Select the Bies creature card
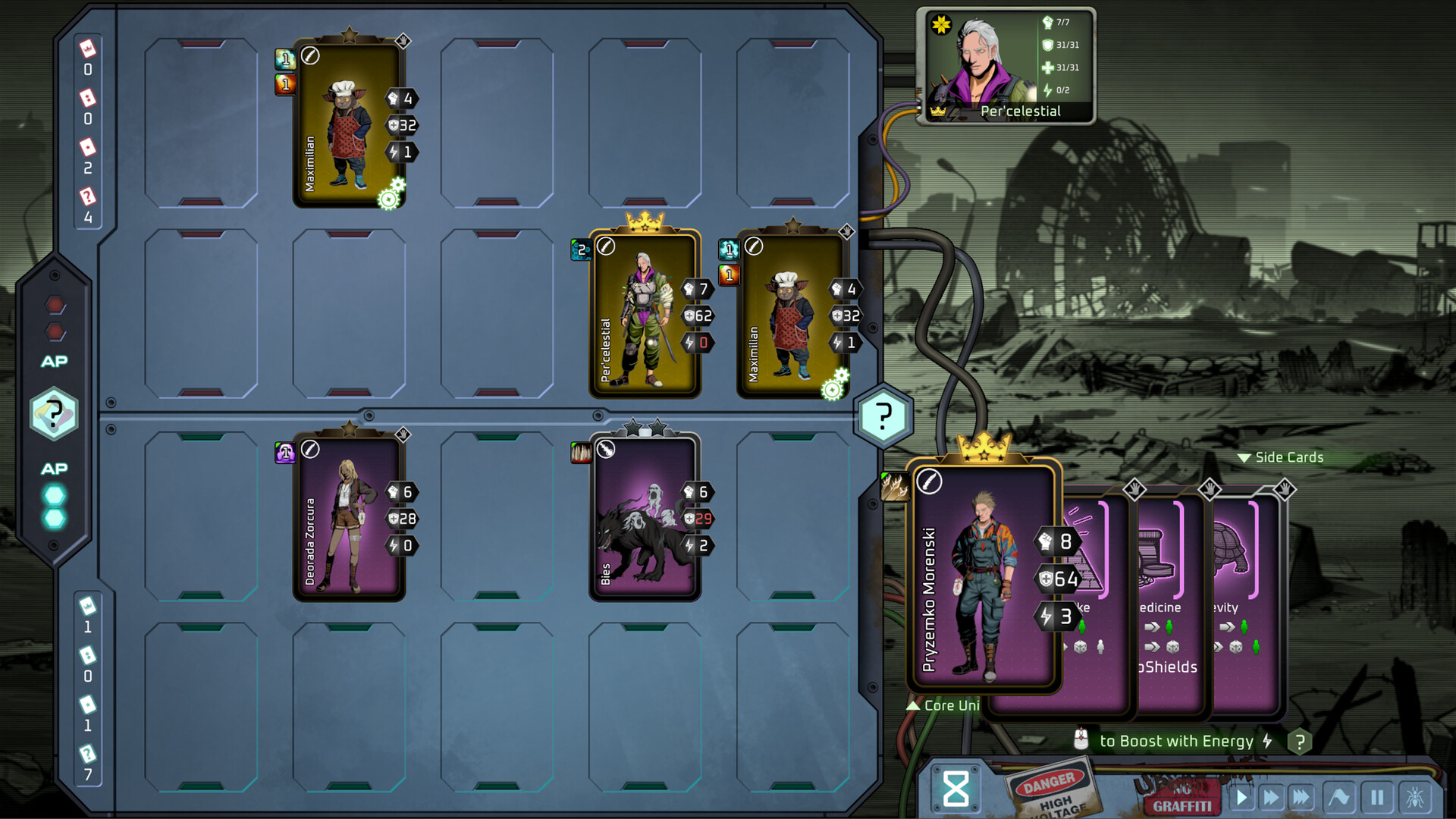 tap(645, 516)
